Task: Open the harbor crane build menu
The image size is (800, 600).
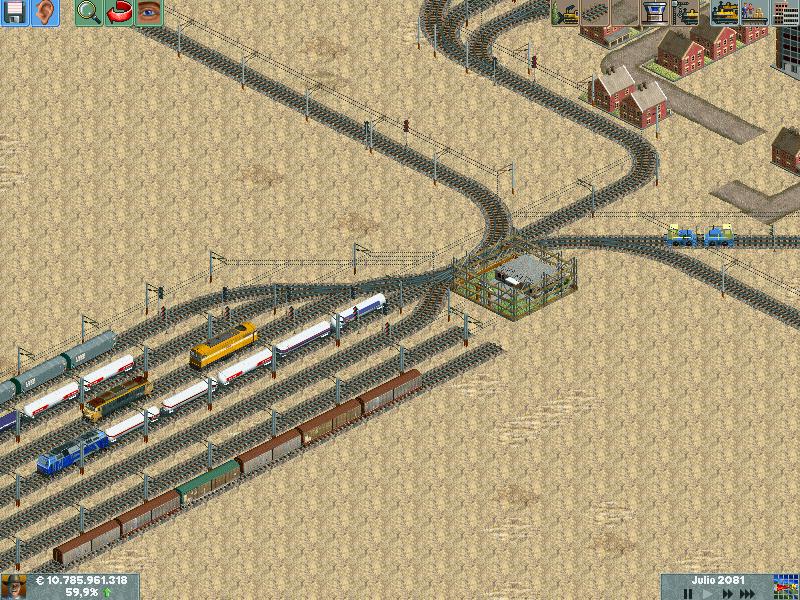Action: pyautogui.click(x=687, y=13)
